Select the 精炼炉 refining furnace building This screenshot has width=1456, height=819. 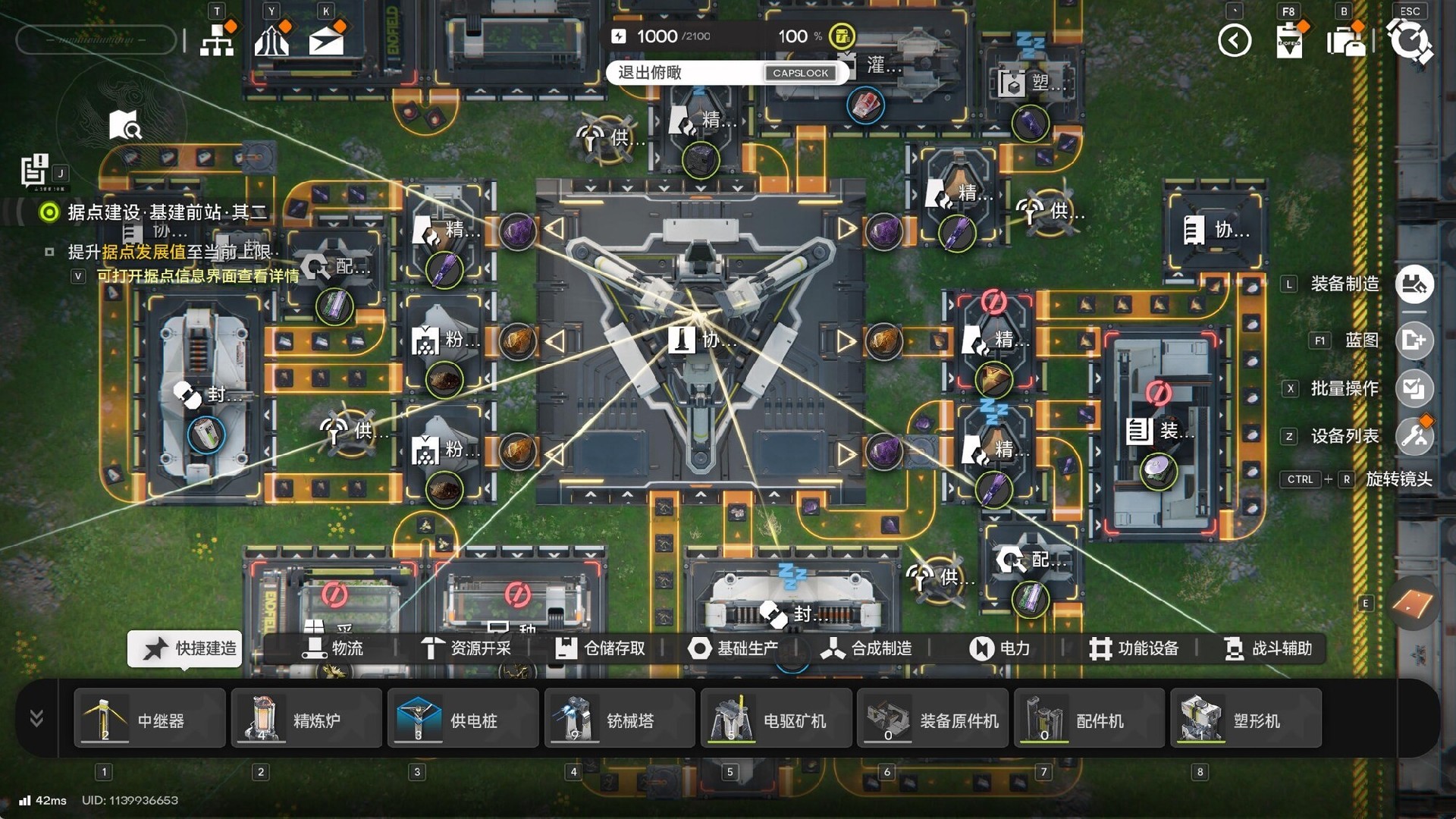pyautogui.click(x=306, y=718)
